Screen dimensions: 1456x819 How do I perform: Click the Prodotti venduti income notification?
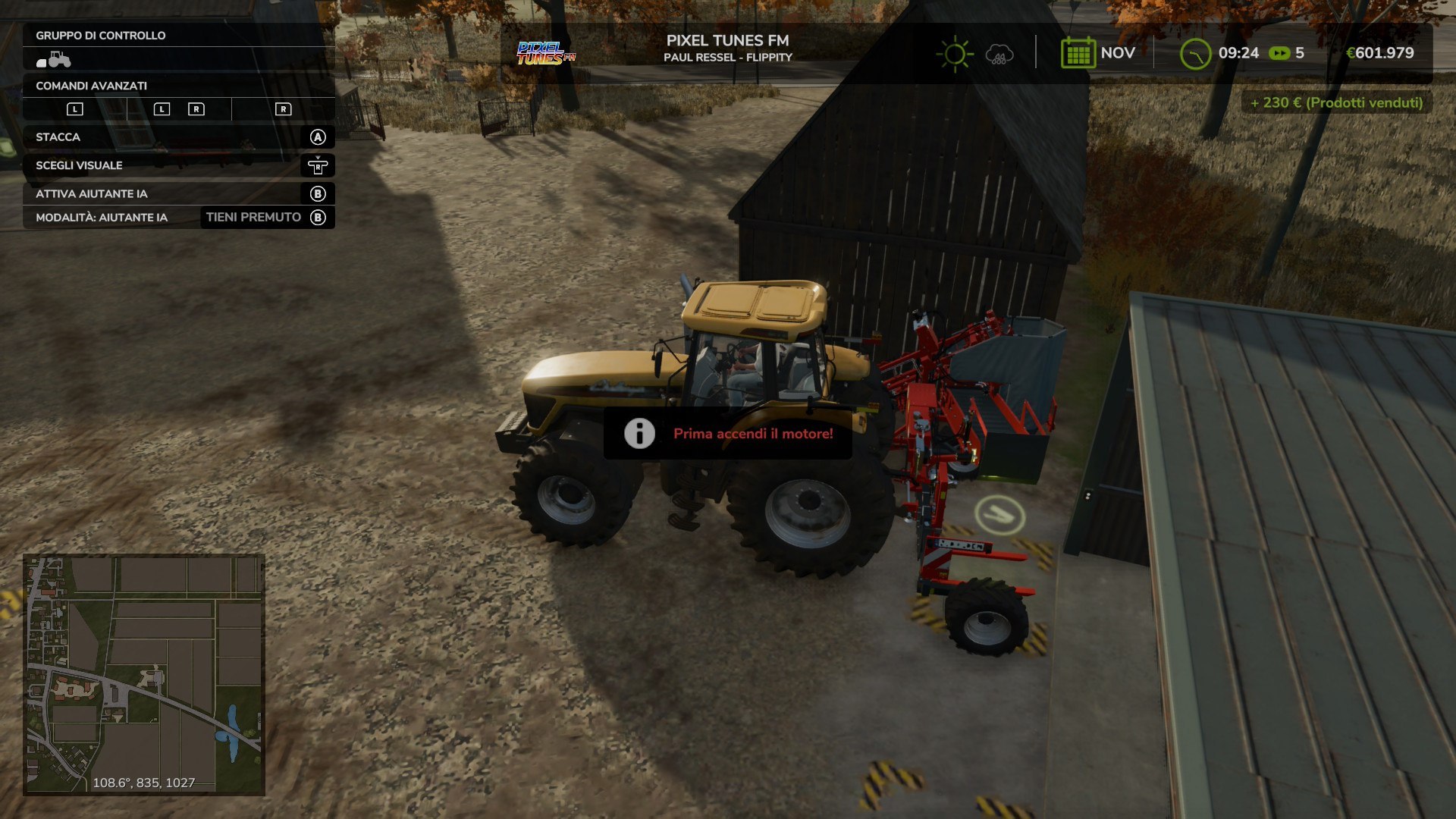pos(1336,102)
